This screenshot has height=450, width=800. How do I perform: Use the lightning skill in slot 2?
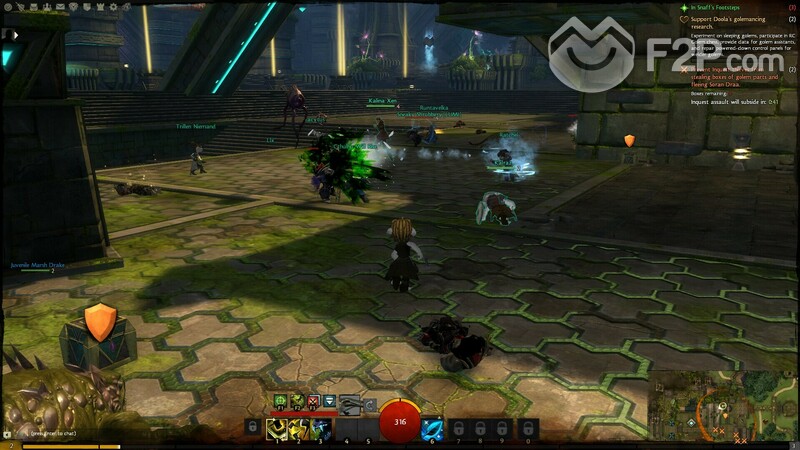pos(297,430)
